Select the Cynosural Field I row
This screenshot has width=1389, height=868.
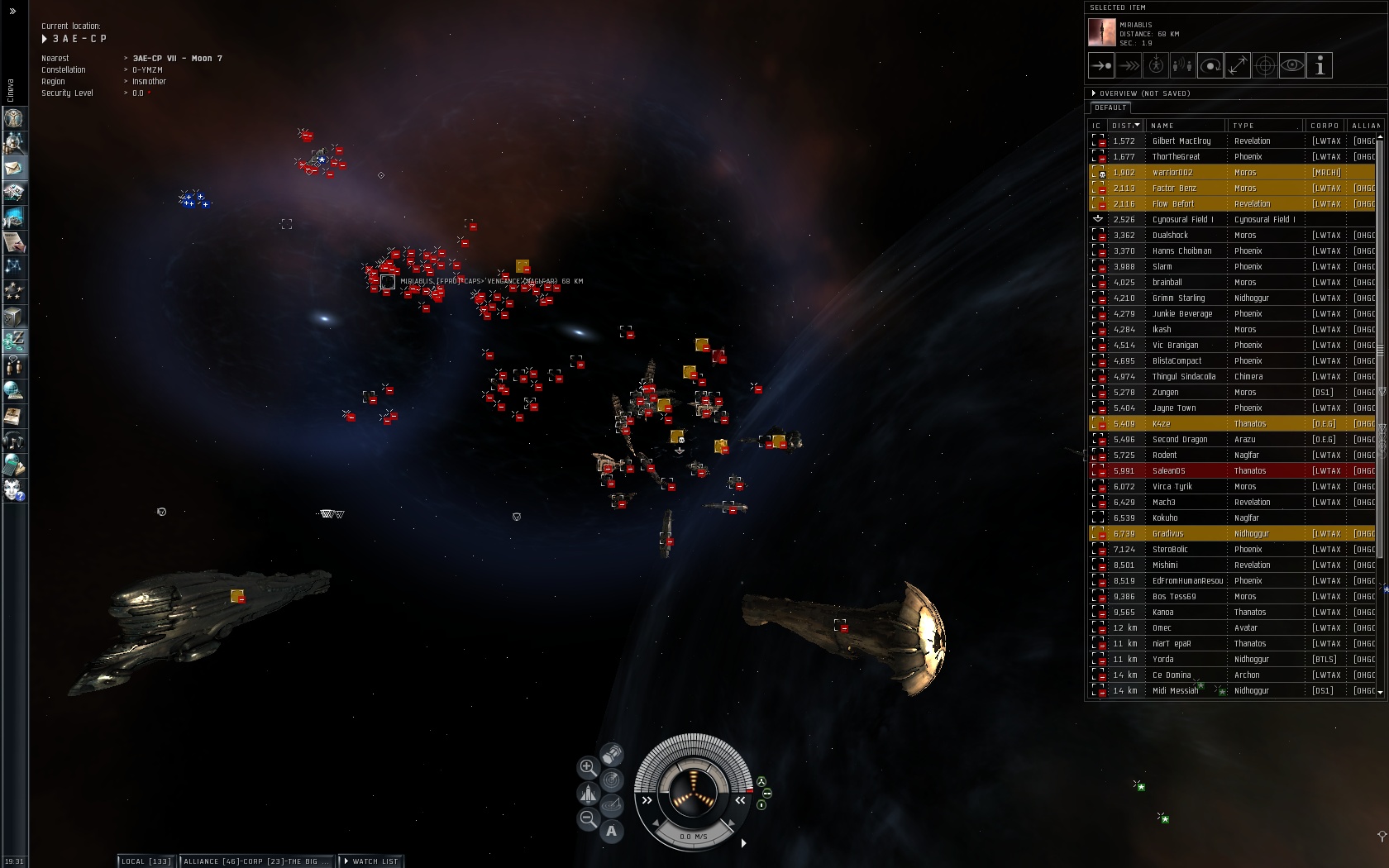point(1182,220)
